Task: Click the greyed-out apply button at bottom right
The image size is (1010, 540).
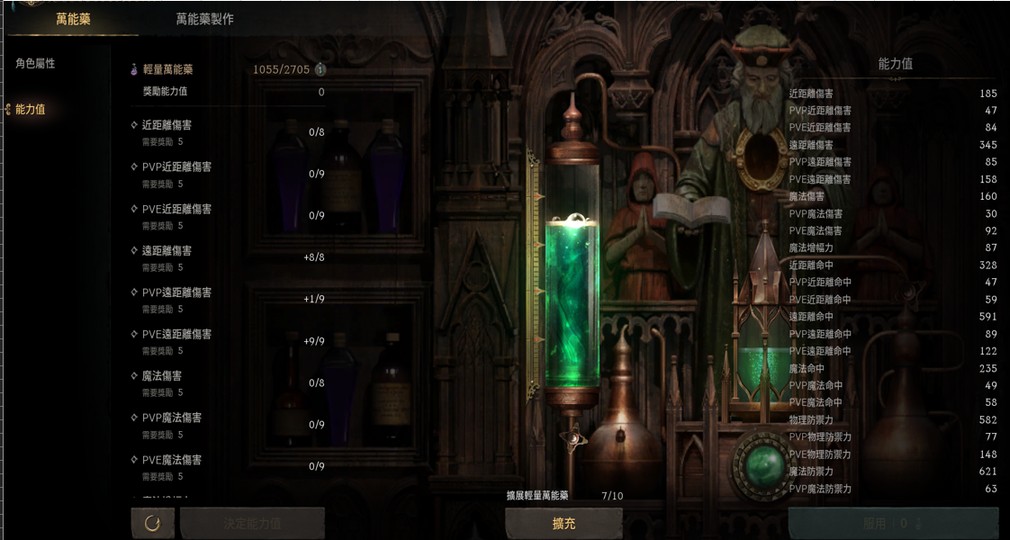Action: tap(892, 522)
